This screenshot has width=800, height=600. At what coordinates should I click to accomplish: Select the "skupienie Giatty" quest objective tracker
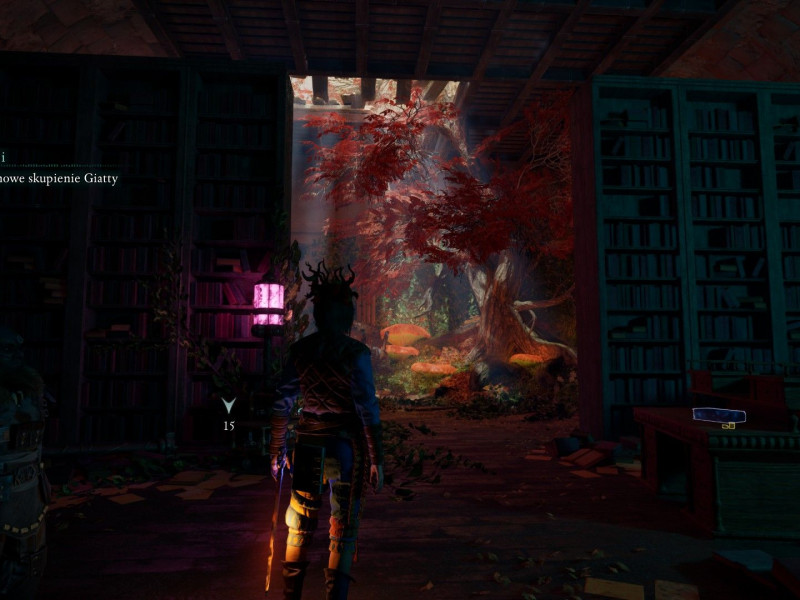click(x=58, y=179)
